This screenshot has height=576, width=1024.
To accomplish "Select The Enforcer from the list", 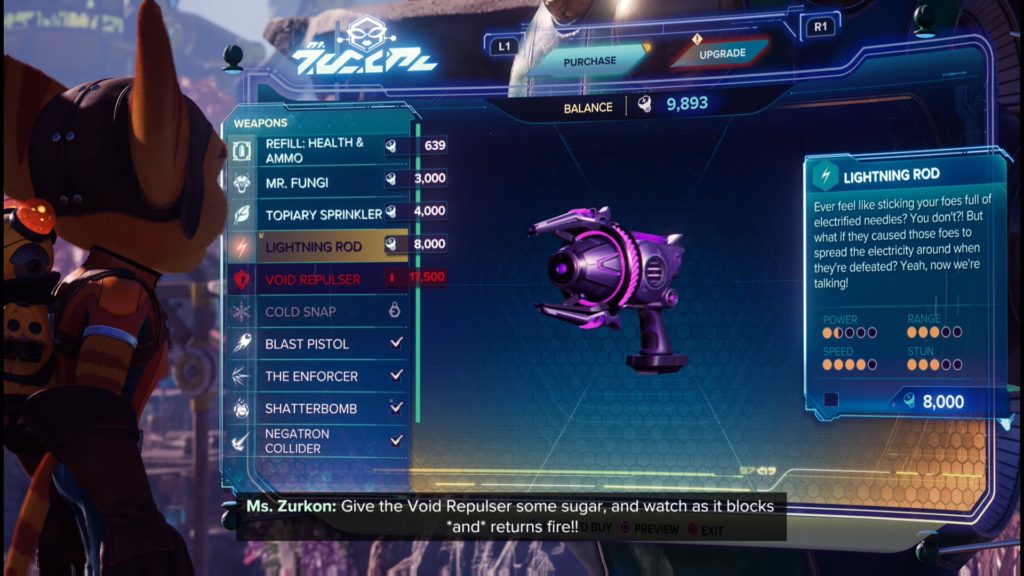I will click(x=318, y=376).
